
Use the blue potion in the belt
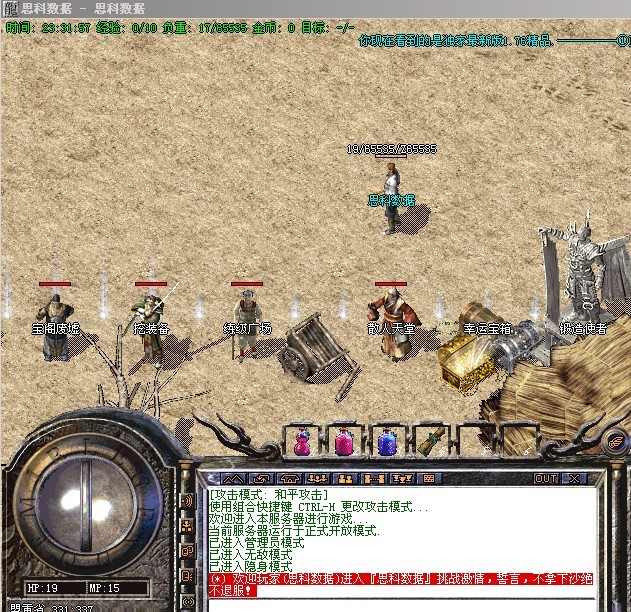tap(387, 441)
